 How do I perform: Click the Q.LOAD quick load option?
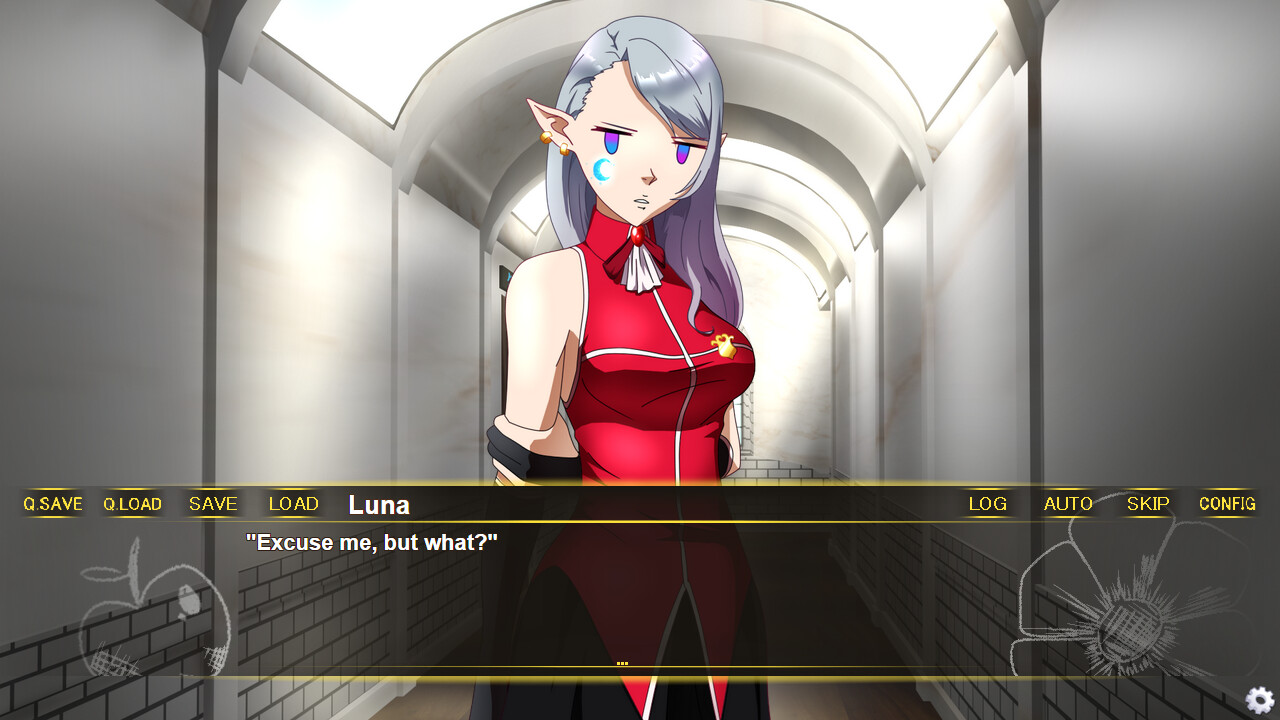(132, 504)
